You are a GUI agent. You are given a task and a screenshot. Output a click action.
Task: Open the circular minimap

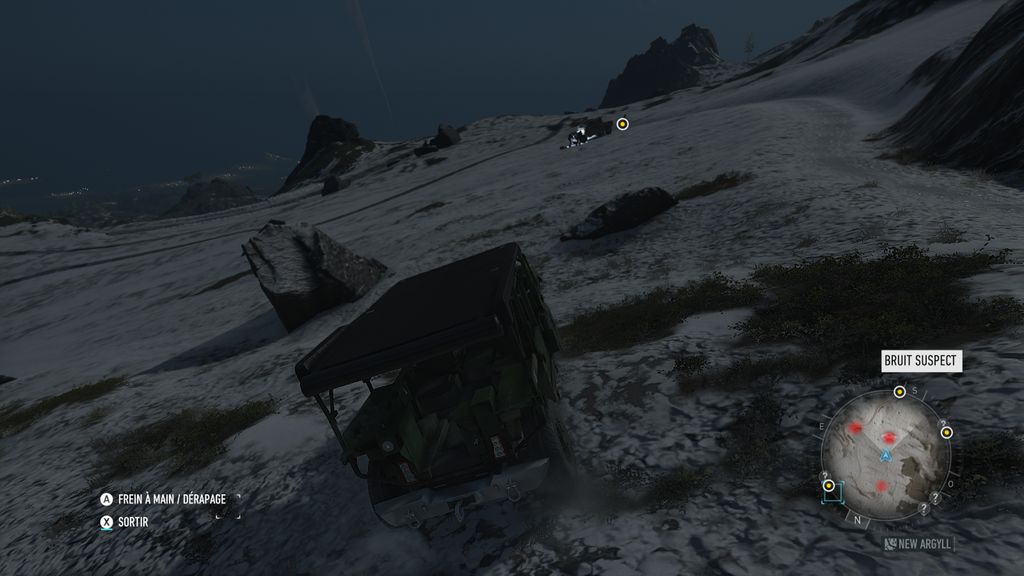click(x=884, y=455)
